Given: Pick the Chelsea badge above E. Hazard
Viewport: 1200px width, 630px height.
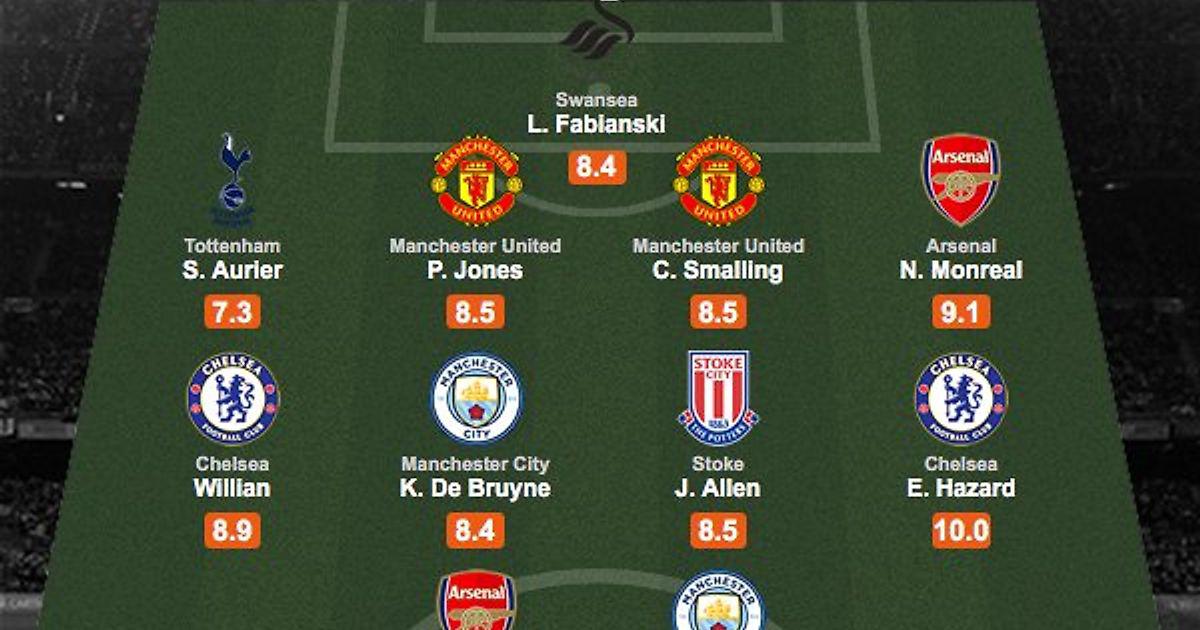Looking at the screenshot, I should tap(960, 398).
